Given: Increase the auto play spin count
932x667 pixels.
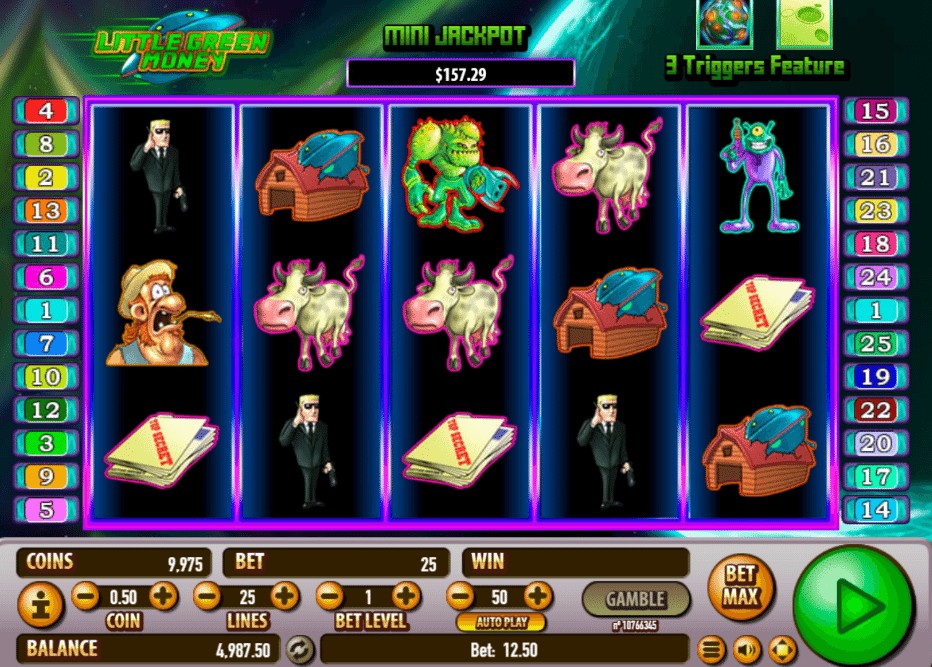Looking at the screenshot, I should 538,597.
